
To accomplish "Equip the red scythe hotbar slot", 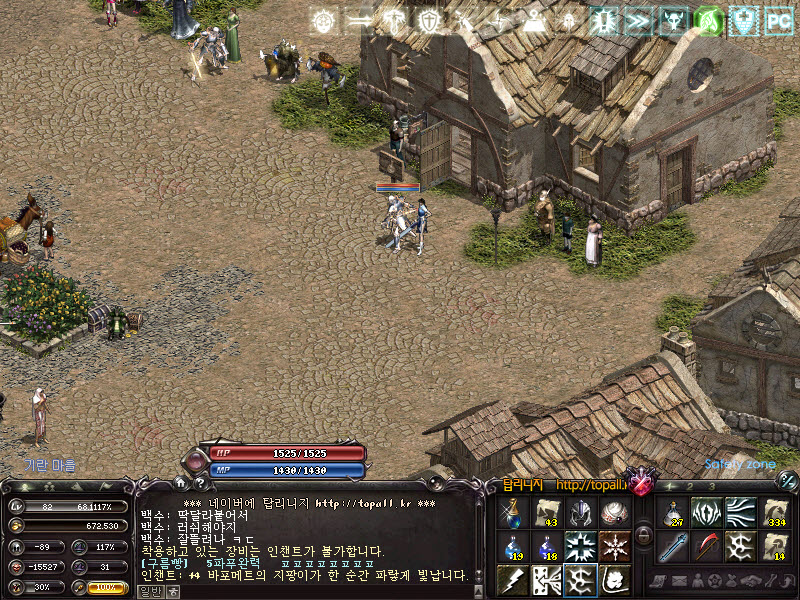I will coord(706,546).
